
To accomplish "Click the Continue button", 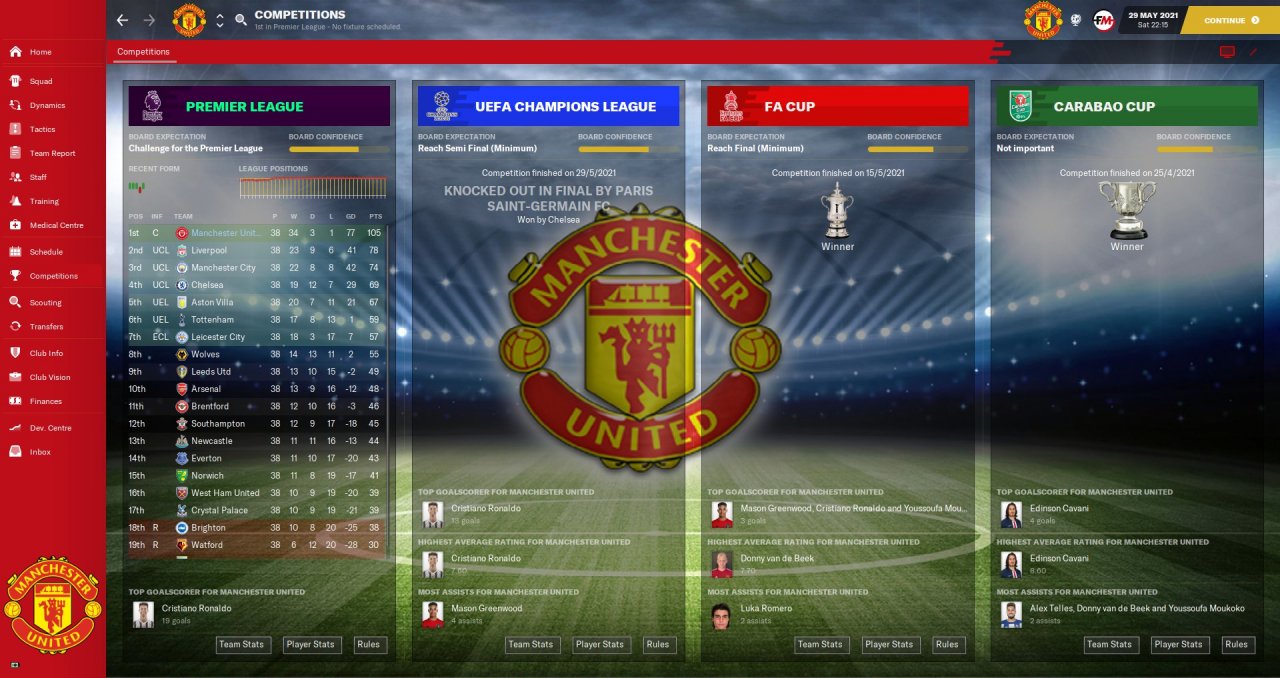I will [1230, 20].
